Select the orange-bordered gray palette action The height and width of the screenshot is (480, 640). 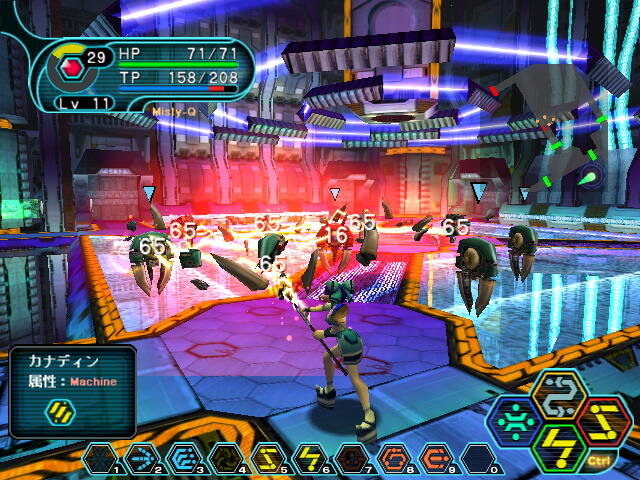561,395
